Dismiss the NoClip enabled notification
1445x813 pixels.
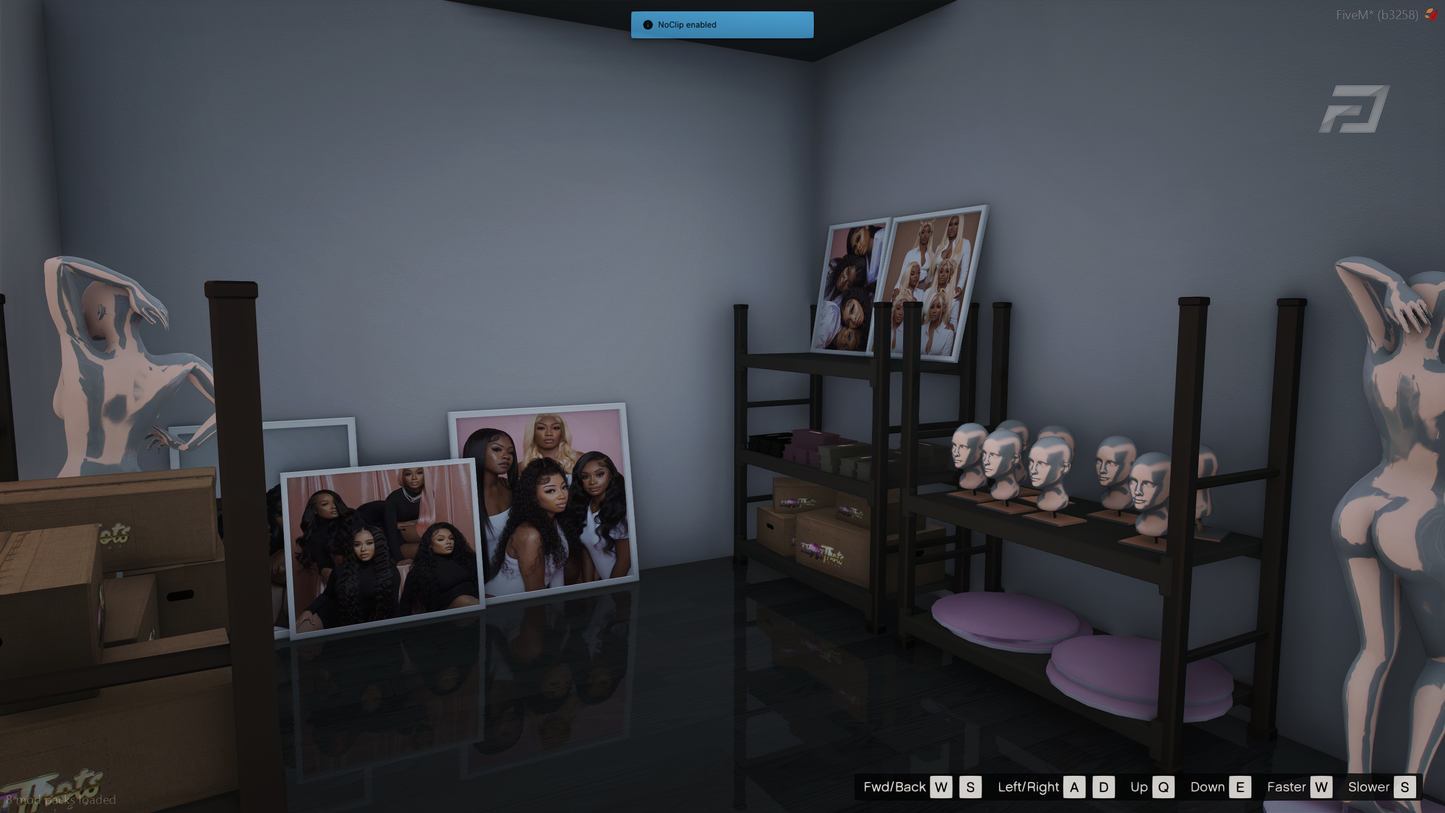pyautogui.click(x=721, y=25)
